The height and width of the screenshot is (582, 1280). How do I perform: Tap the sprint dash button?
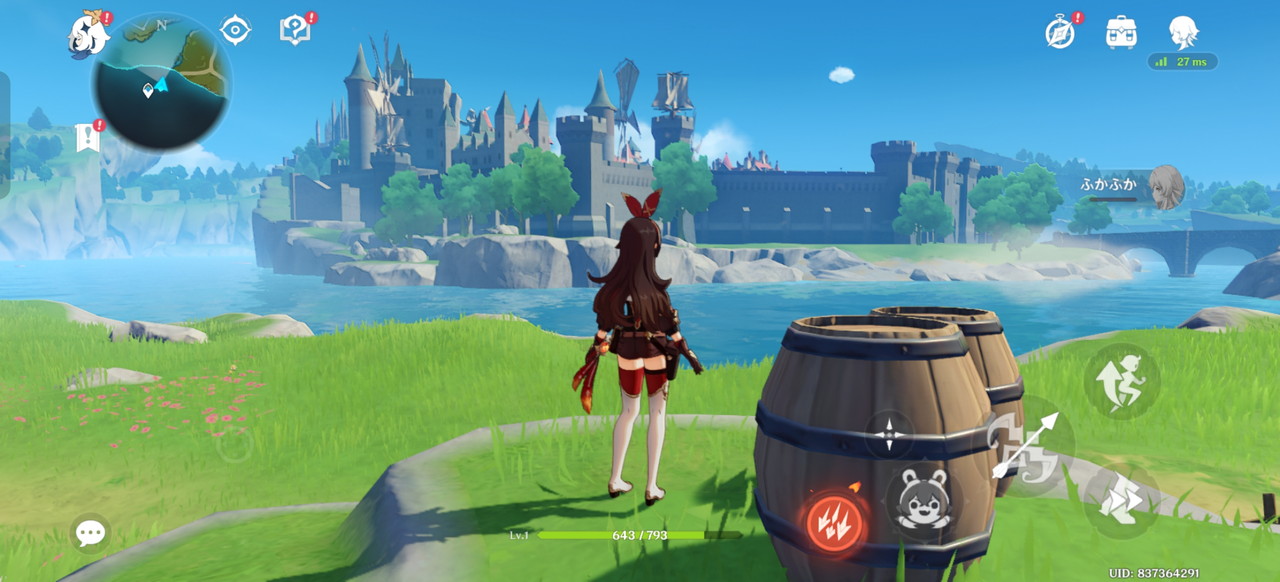click(1122, 500)
